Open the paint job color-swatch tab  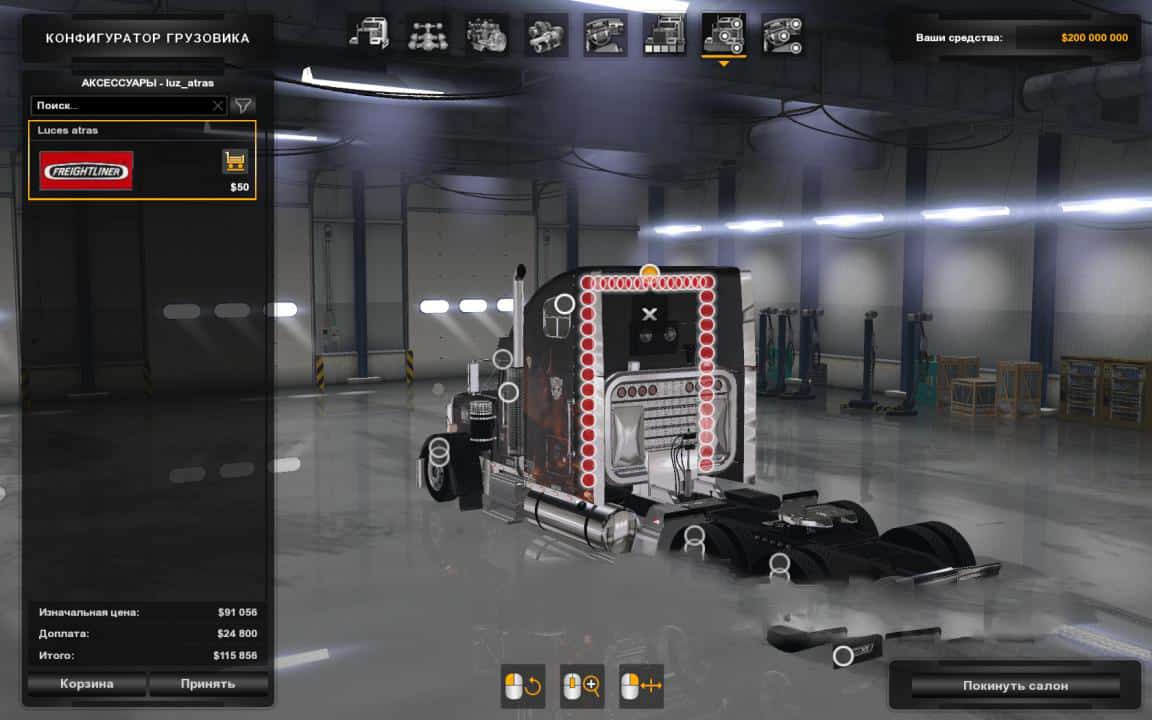(x=664, y=35)
